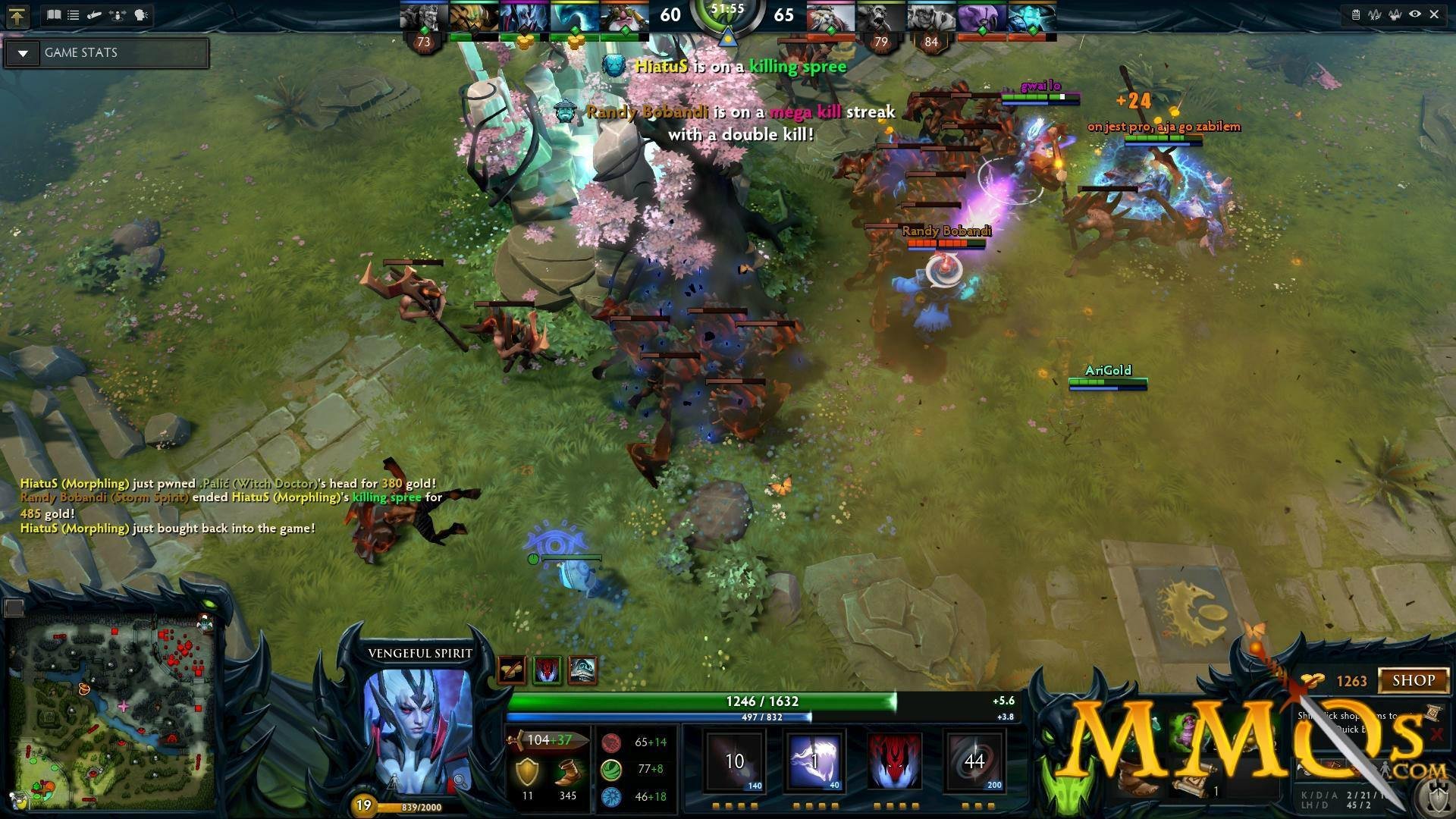Click the hero health bar 1246/1632

762,701
